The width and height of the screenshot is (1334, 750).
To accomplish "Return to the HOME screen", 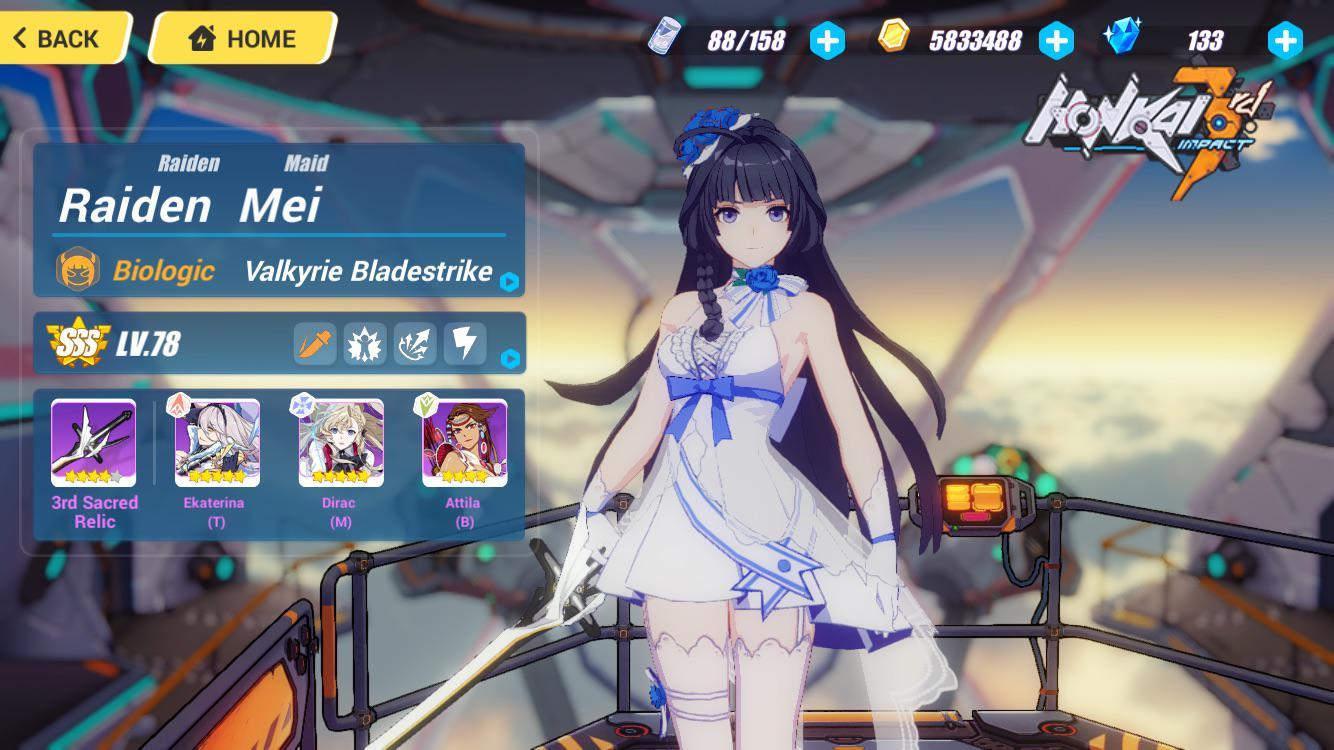I will pyautogui.click(x=243, y=39).
